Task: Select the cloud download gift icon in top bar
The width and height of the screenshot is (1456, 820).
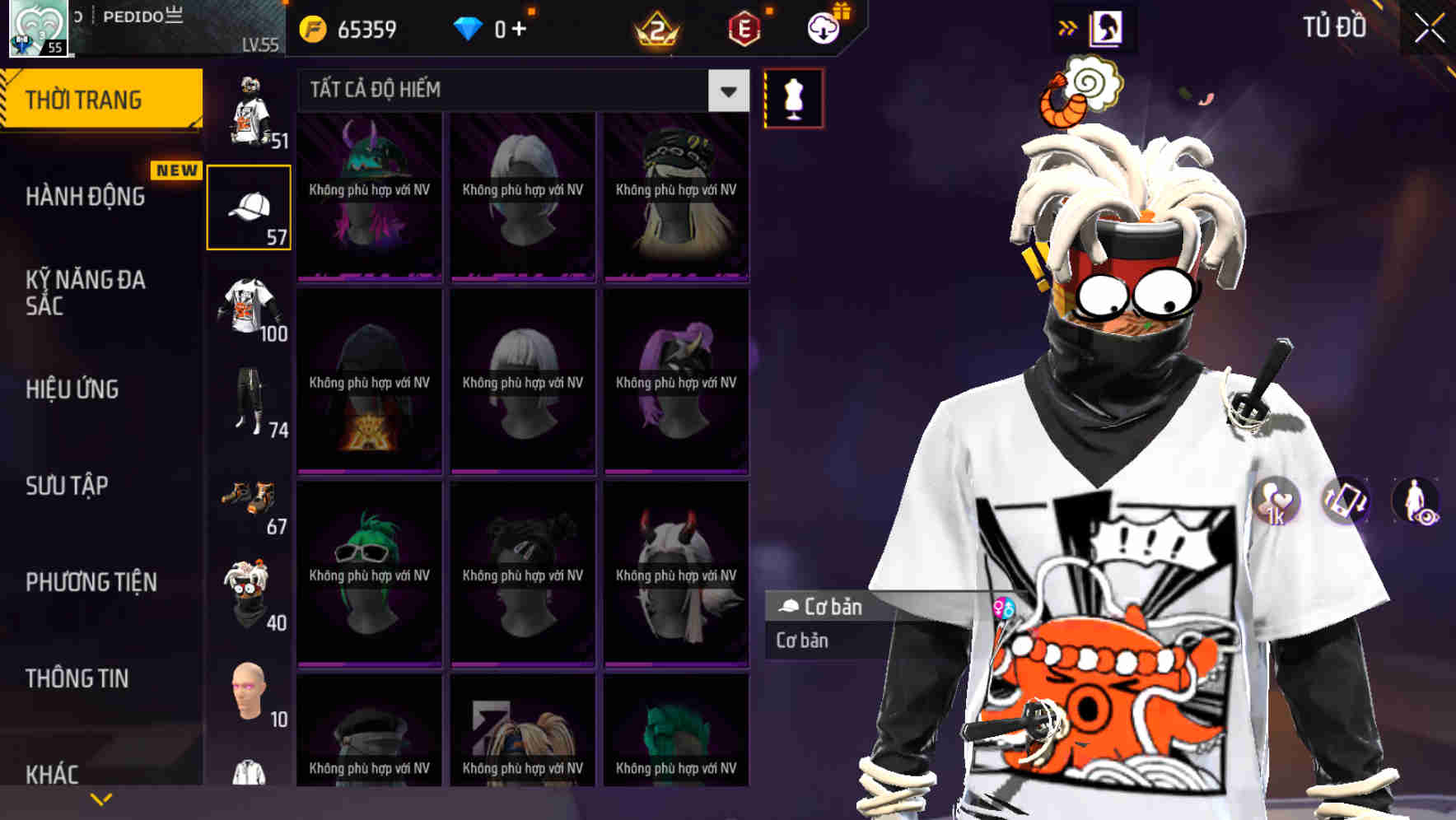Action: 822,27
